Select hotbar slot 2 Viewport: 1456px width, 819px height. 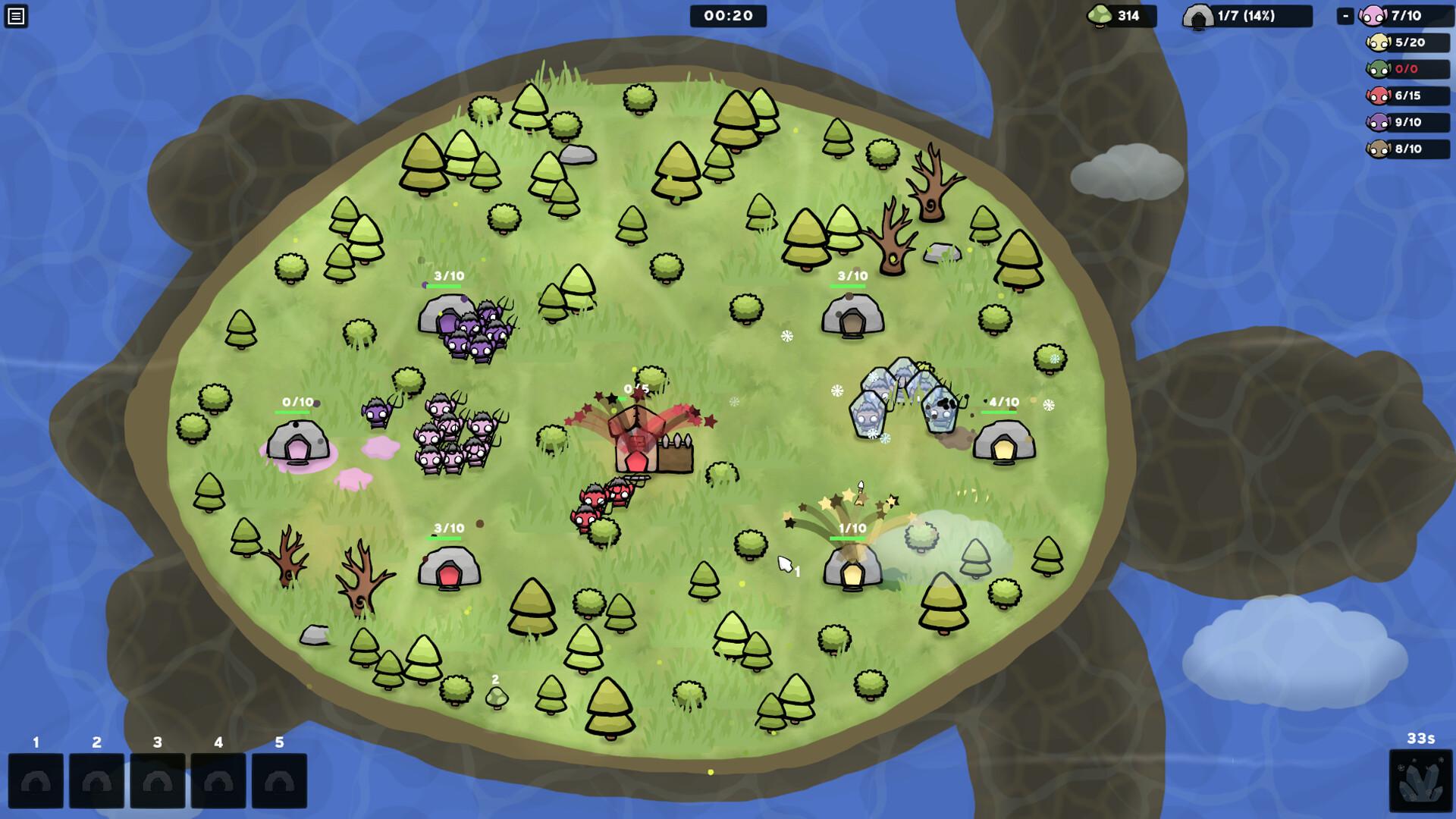[x=97, y=780]
